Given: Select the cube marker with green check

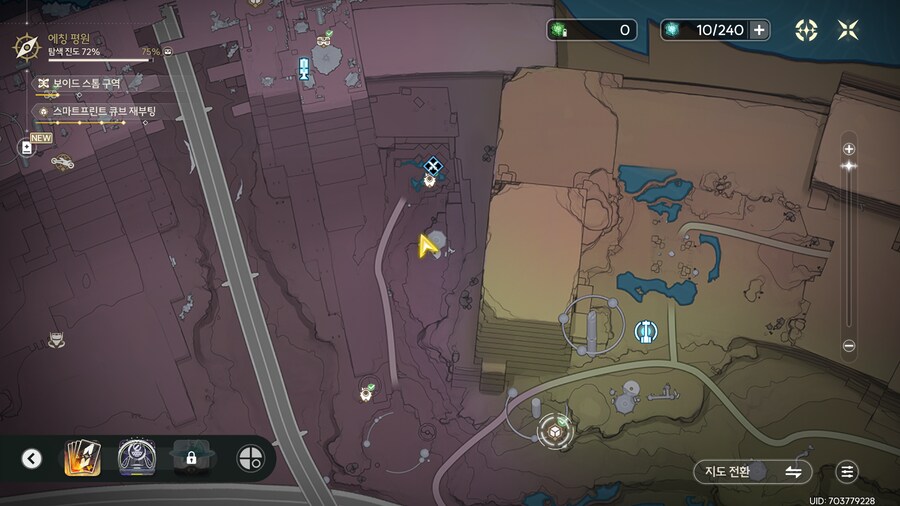Looking at the screenshot, I should click(554, 431).
